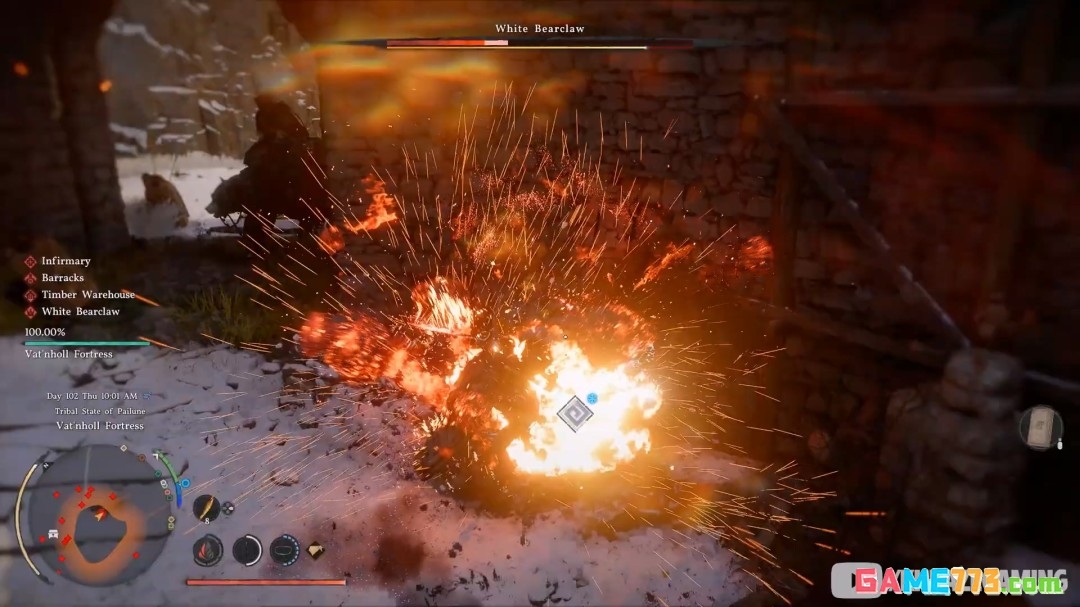The height and width of the screenshot is (607, 1080).
Task: Select the golden diamond item icon
Action: (x=316, y=550)
